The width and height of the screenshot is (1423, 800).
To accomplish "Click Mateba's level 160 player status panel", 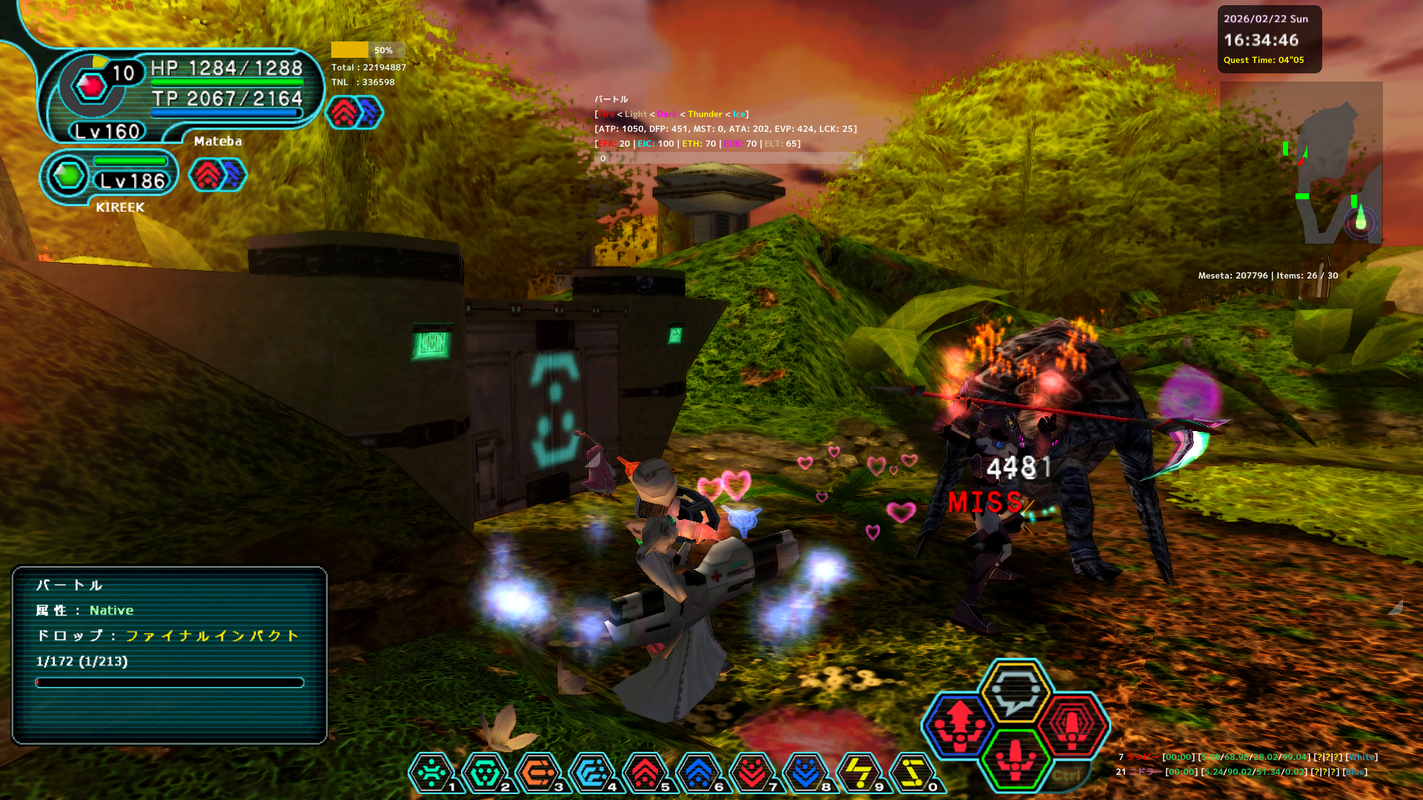I will coord(180,97).
